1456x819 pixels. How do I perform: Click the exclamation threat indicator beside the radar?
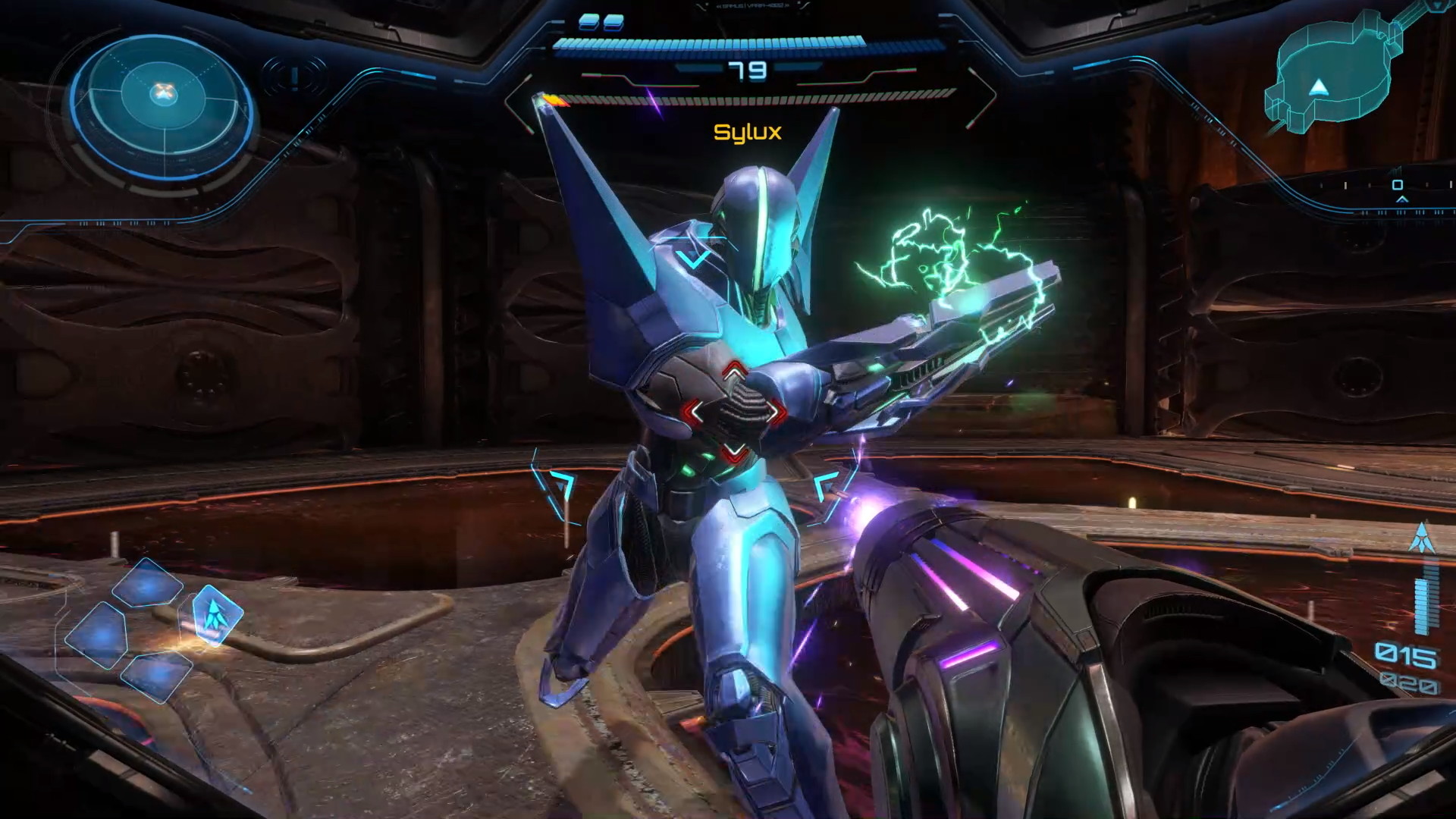click(x=295, y=77)
